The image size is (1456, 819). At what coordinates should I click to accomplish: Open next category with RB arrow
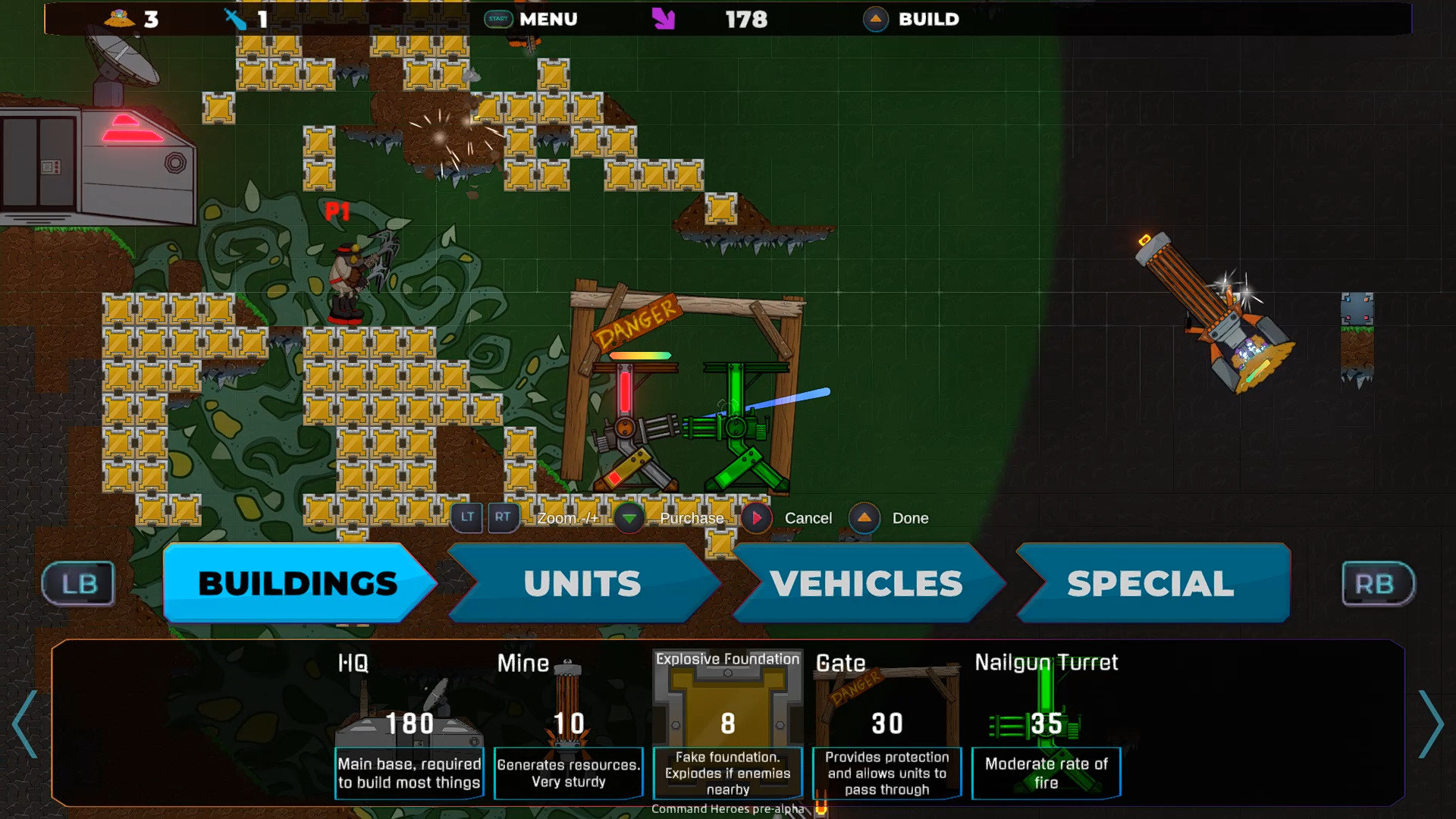click(1377, 583)
